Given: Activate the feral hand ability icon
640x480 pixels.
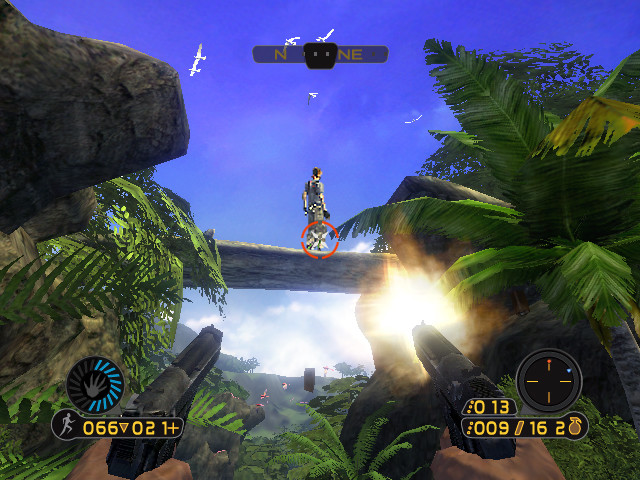Looking at the screenshot, I should [95, 385].
